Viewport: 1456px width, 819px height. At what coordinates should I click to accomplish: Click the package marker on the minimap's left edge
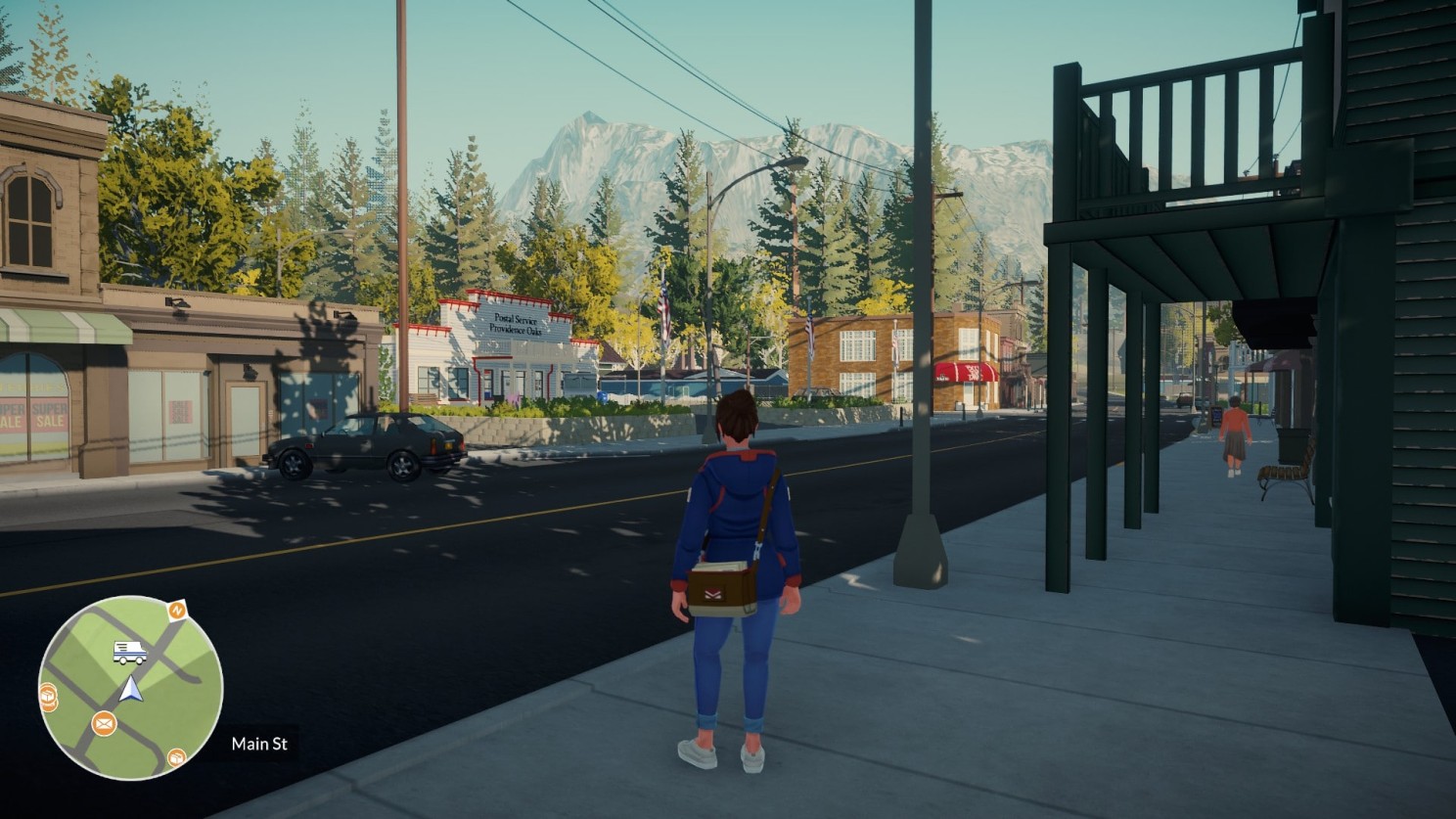[x=48, y=695]
